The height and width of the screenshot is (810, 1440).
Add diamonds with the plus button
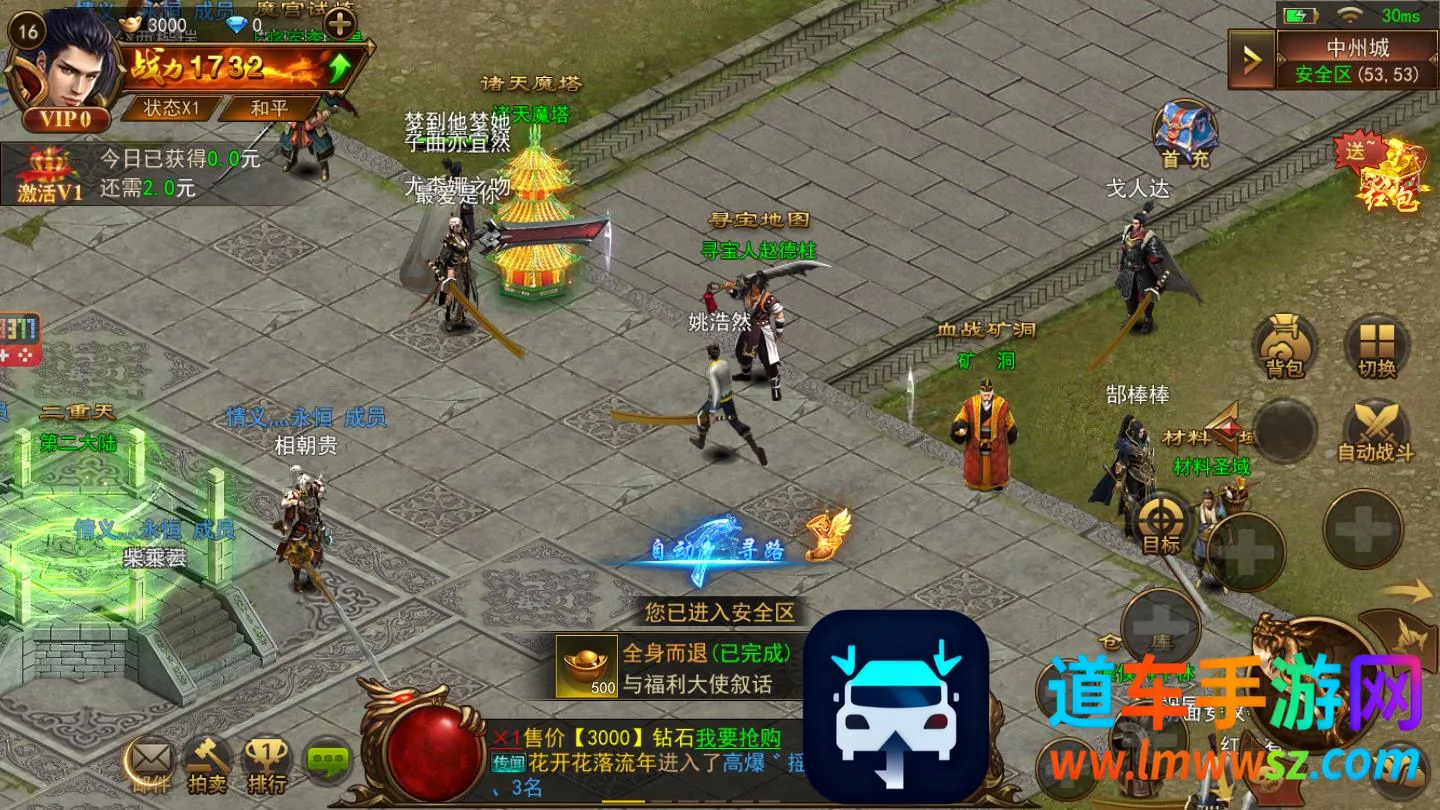pyautogui.click(x=340, y=24)
